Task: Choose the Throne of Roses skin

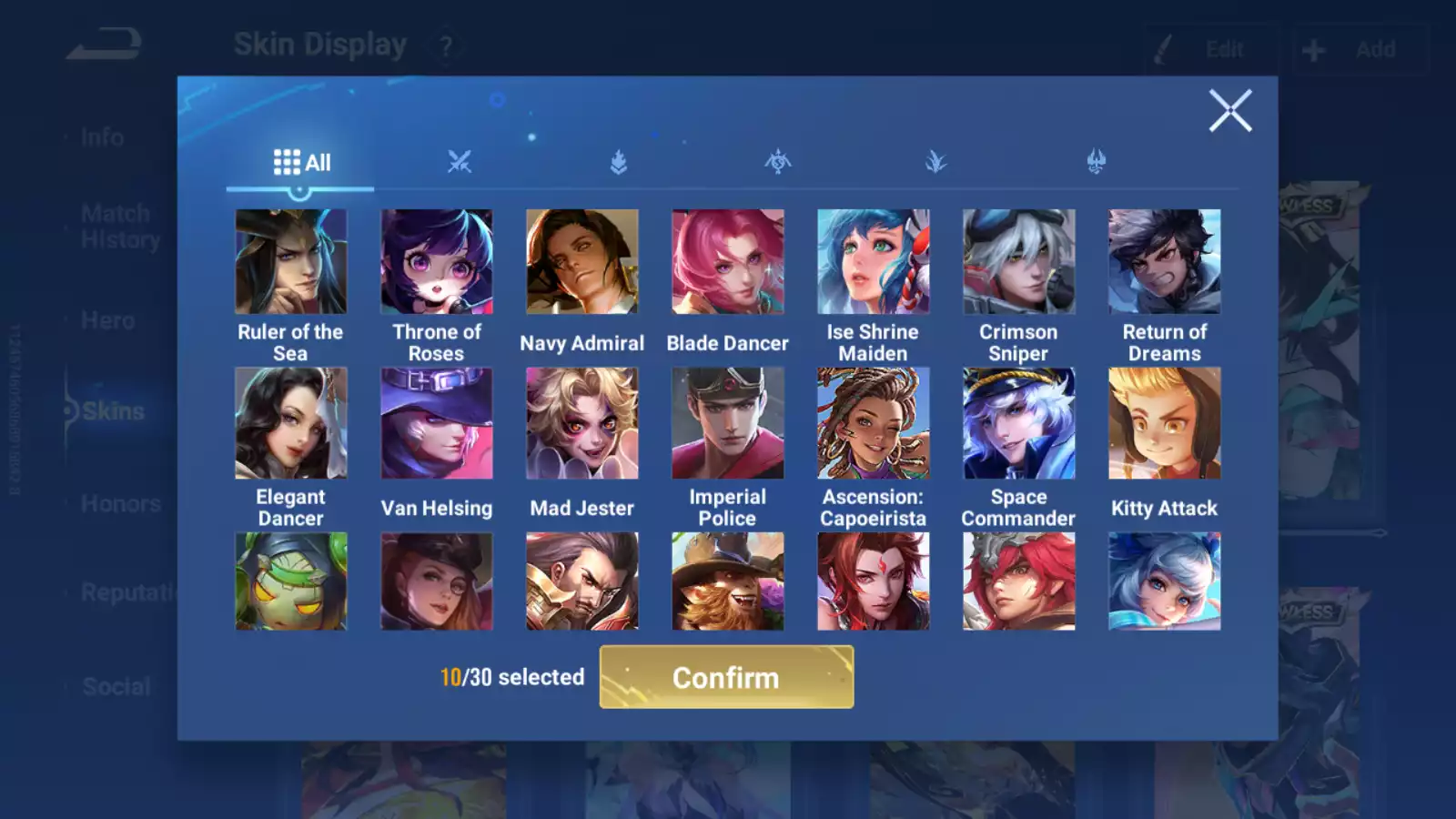Action: tap(436, 262)
